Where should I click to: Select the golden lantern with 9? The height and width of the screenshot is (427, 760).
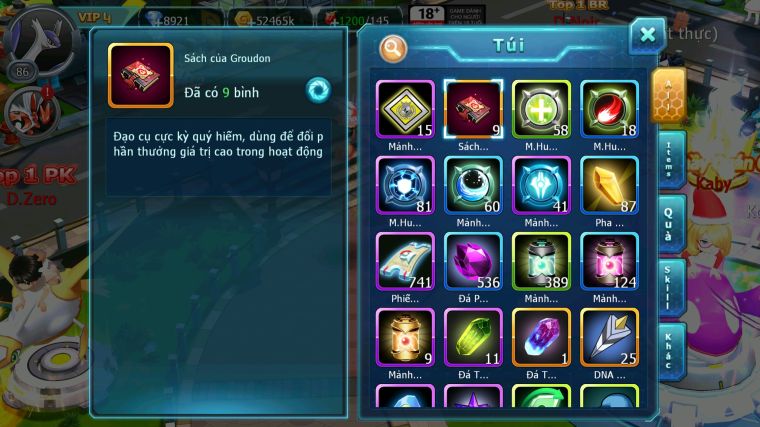pyautogui.click(x=405, y=337)
